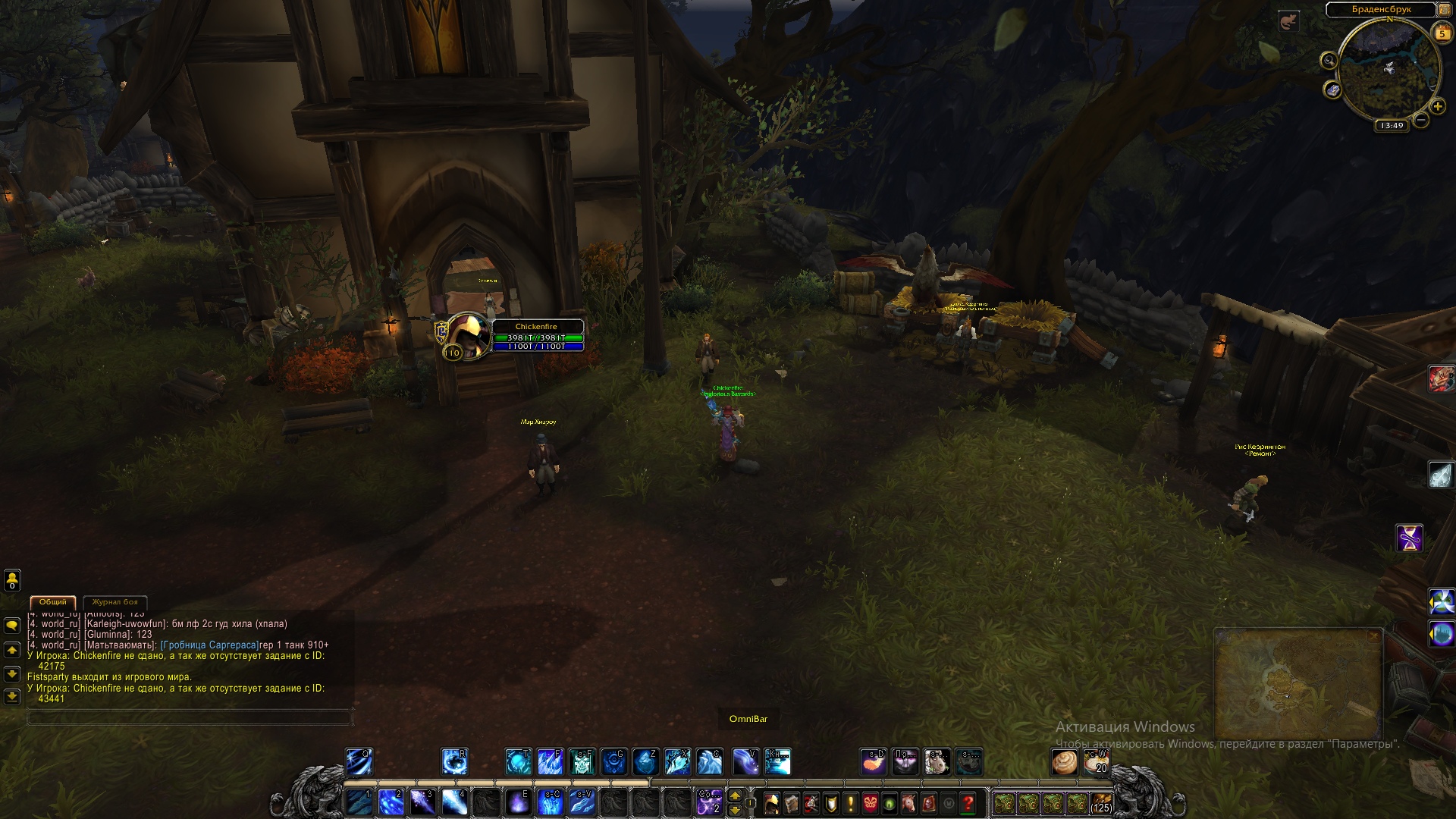Open the minimap tracking magnifier button

coord(1329,61)
